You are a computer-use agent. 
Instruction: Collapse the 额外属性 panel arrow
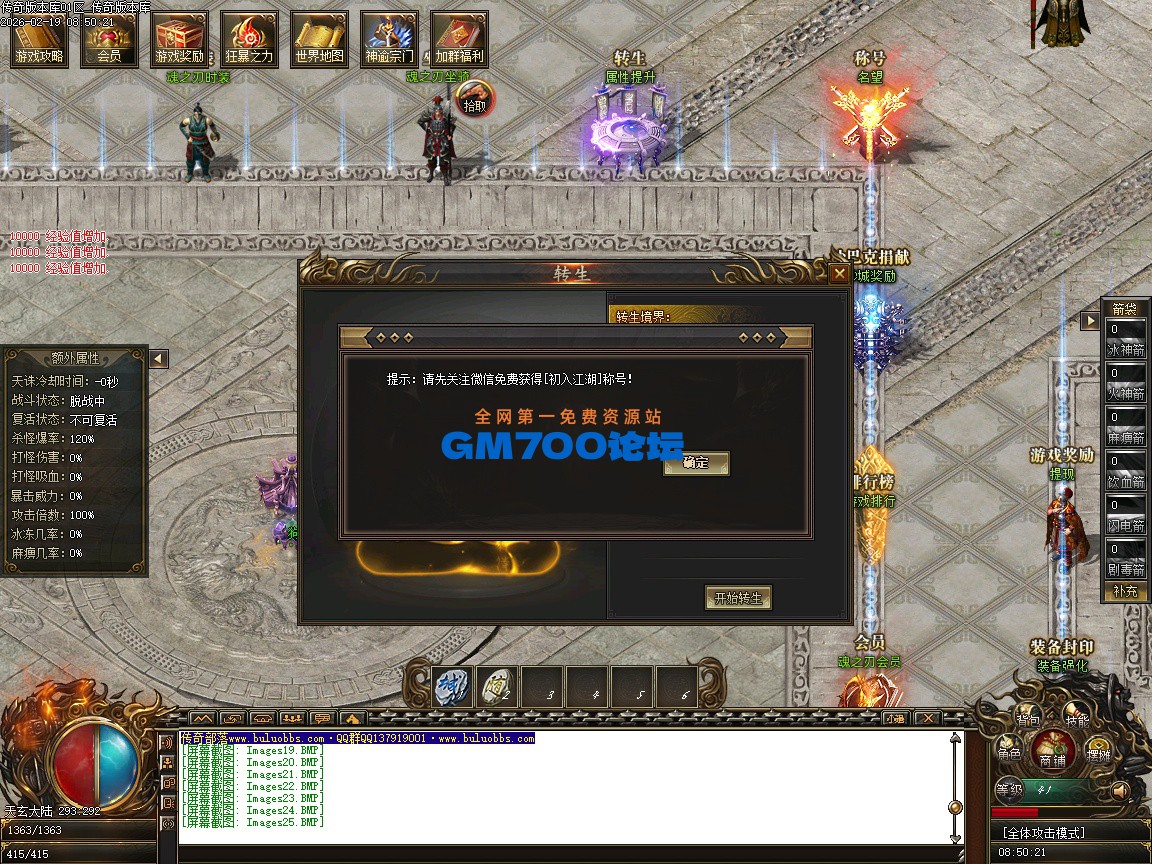(159, 358)
